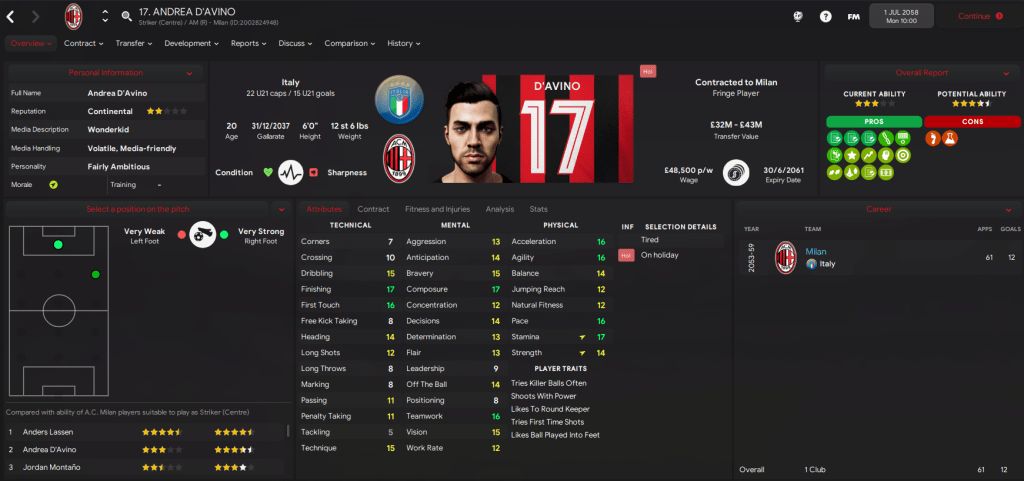Image resolution: width=1024 pixels, height=481 pixels.
Task: Open the search magnifier icon
Action: coord(126,16)
